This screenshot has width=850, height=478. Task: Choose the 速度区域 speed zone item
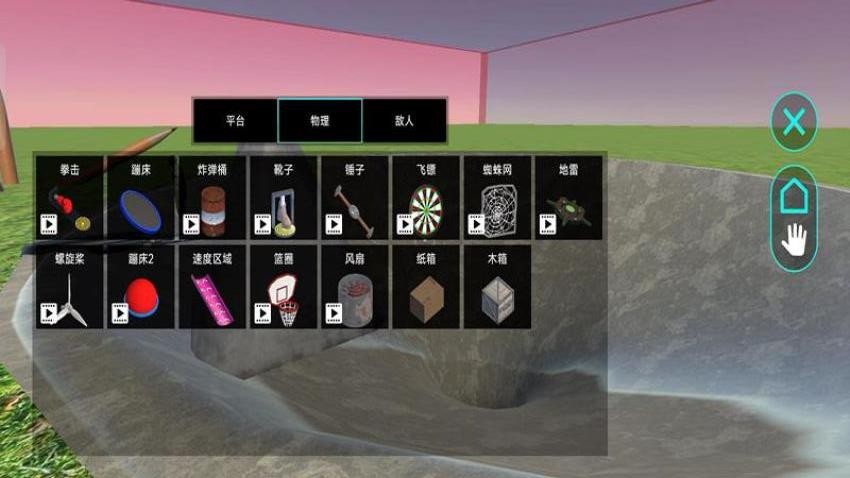[x=212, y=288]
